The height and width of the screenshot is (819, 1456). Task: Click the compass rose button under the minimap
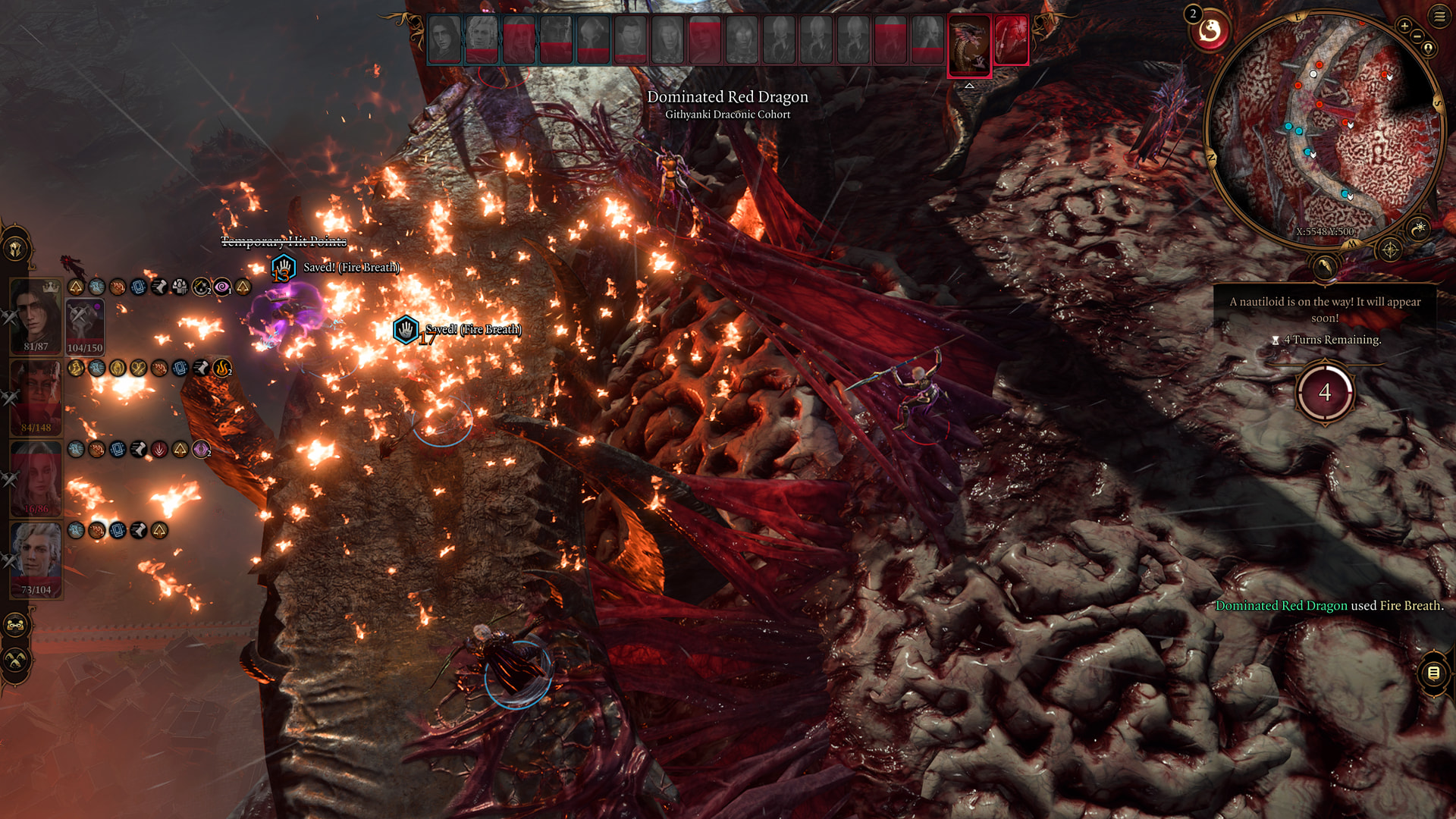1390,249
